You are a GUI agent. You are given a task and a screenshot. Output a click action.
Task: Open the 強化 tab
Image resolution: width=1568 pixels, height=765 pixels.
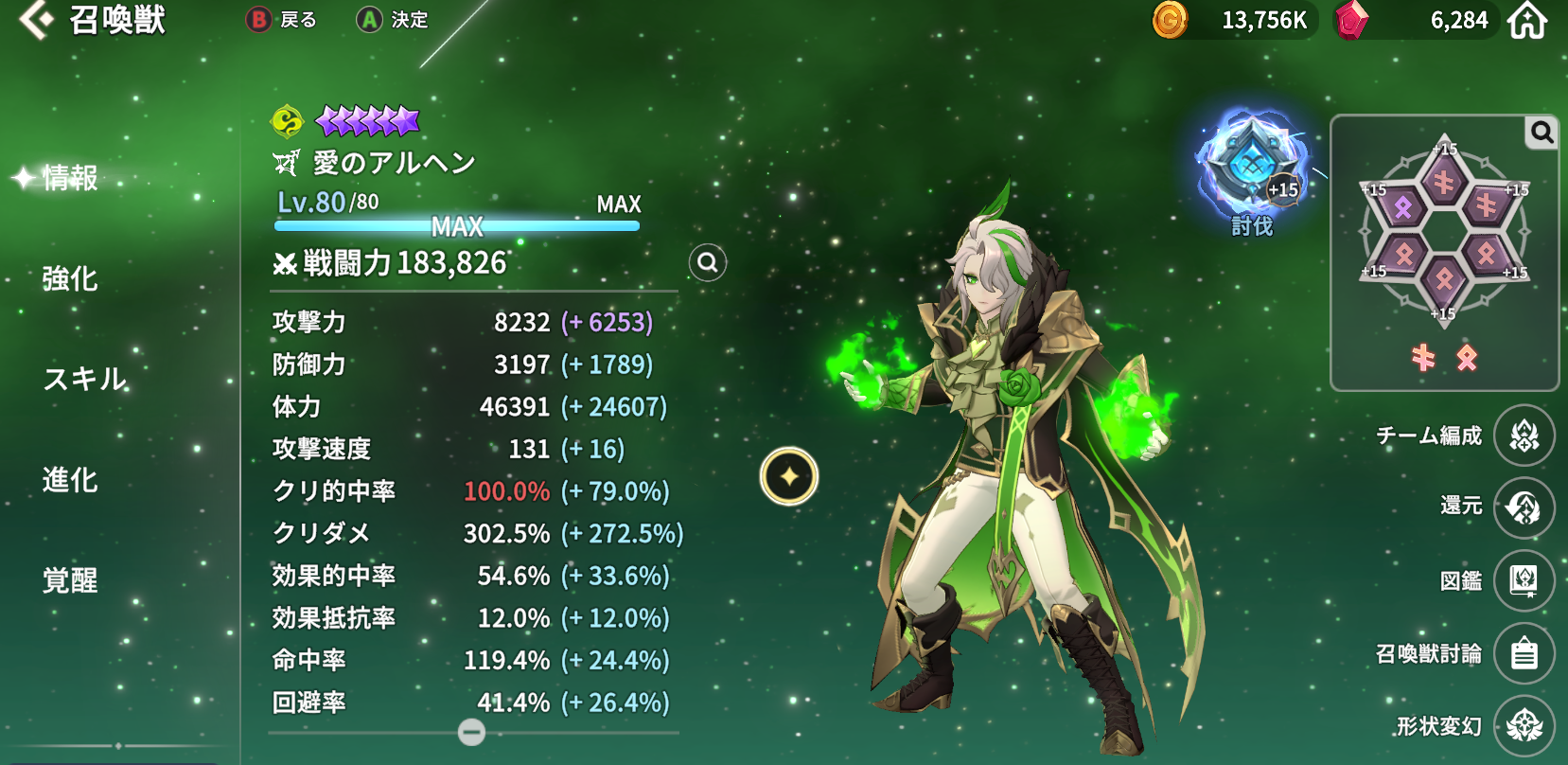(69, 279)
